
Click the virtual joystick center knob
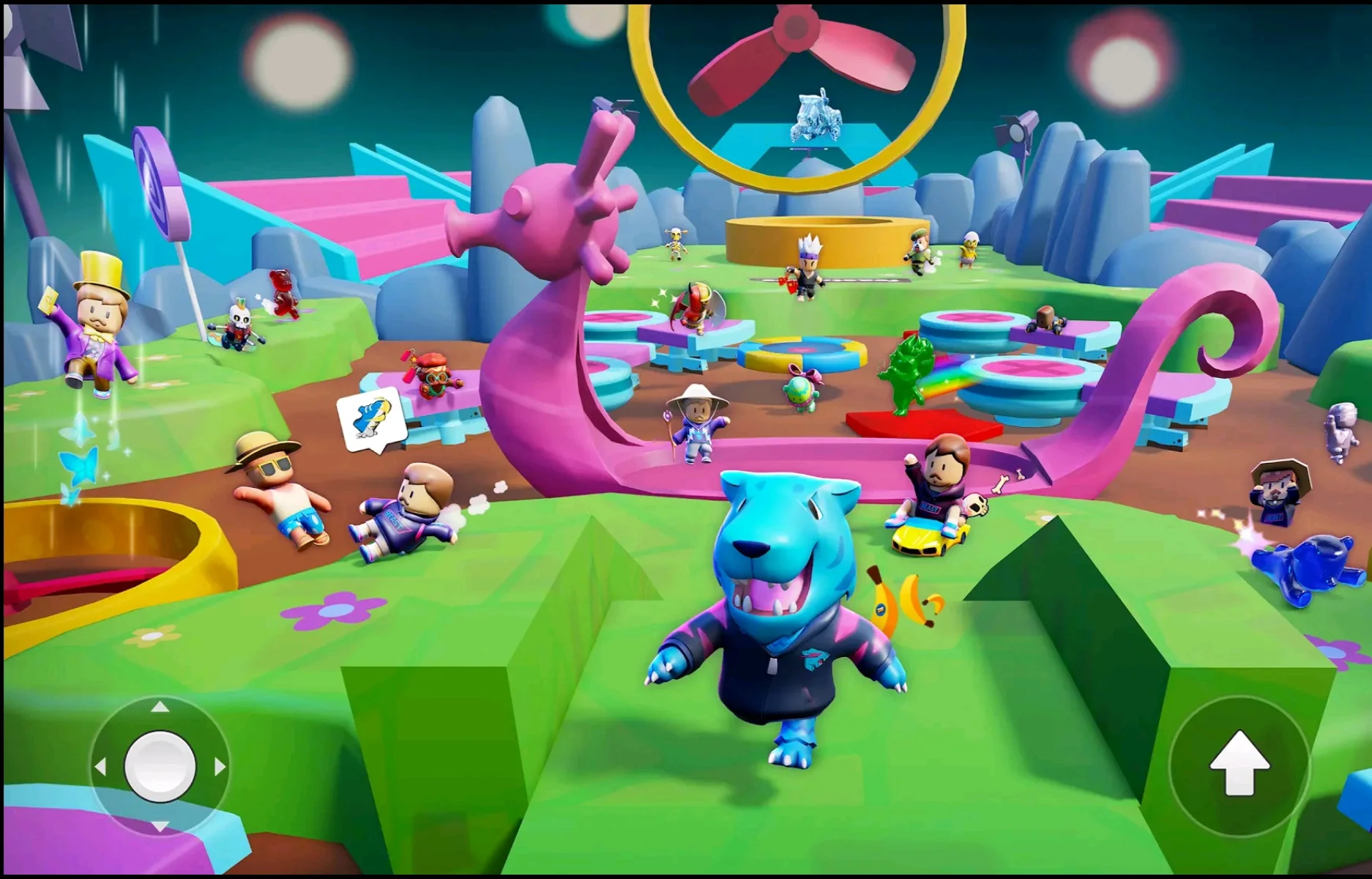(160, 766)
